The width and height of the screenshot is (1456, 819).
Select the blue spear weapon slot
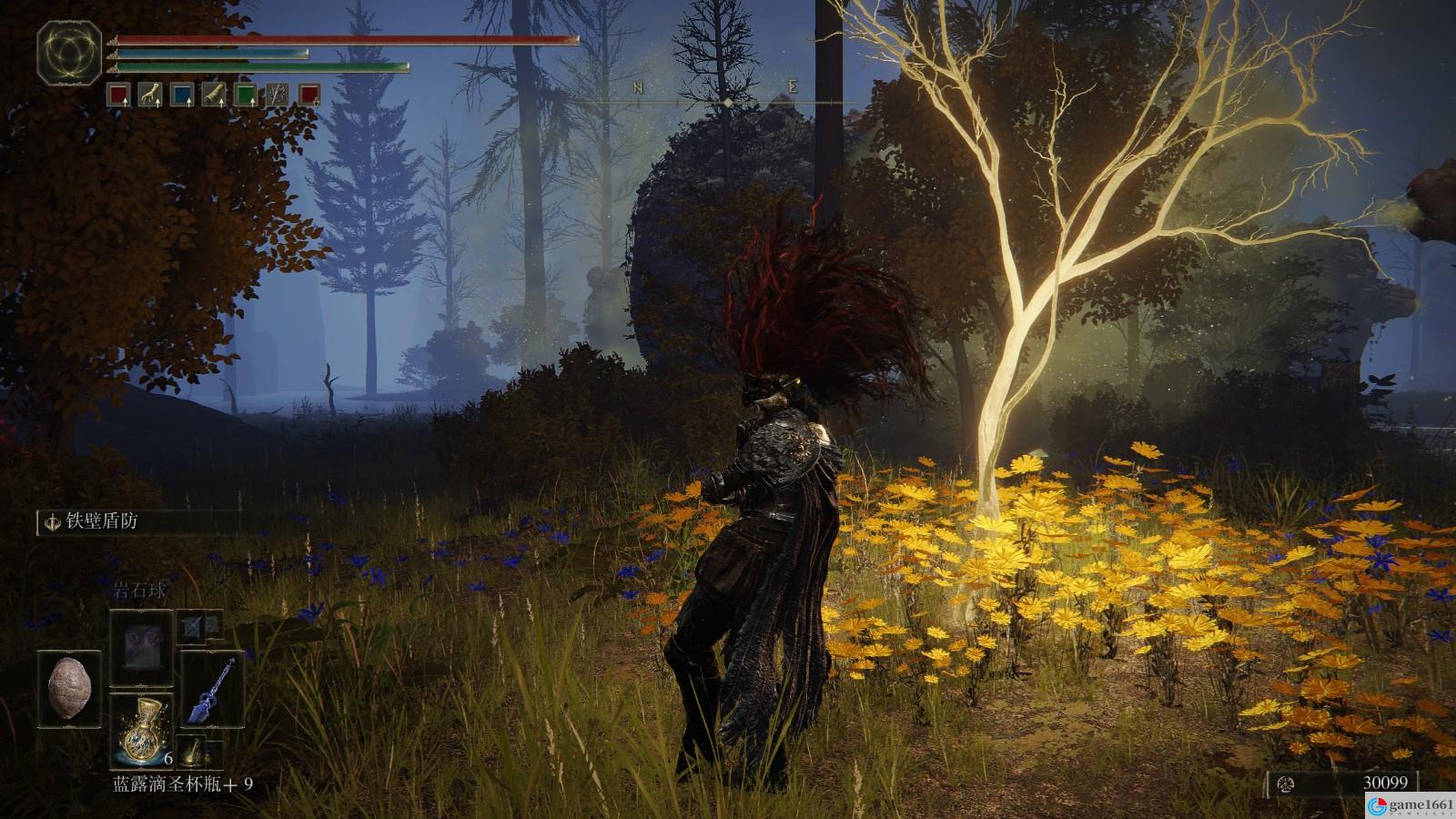pos(212,688)
